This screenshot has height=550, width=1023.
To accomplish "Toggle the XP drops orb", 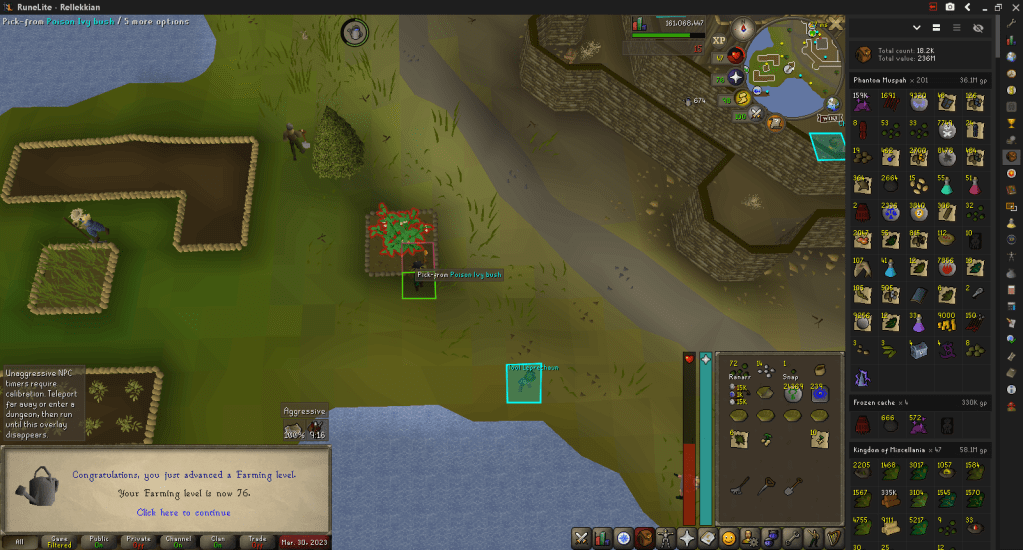I will (719, 41).
